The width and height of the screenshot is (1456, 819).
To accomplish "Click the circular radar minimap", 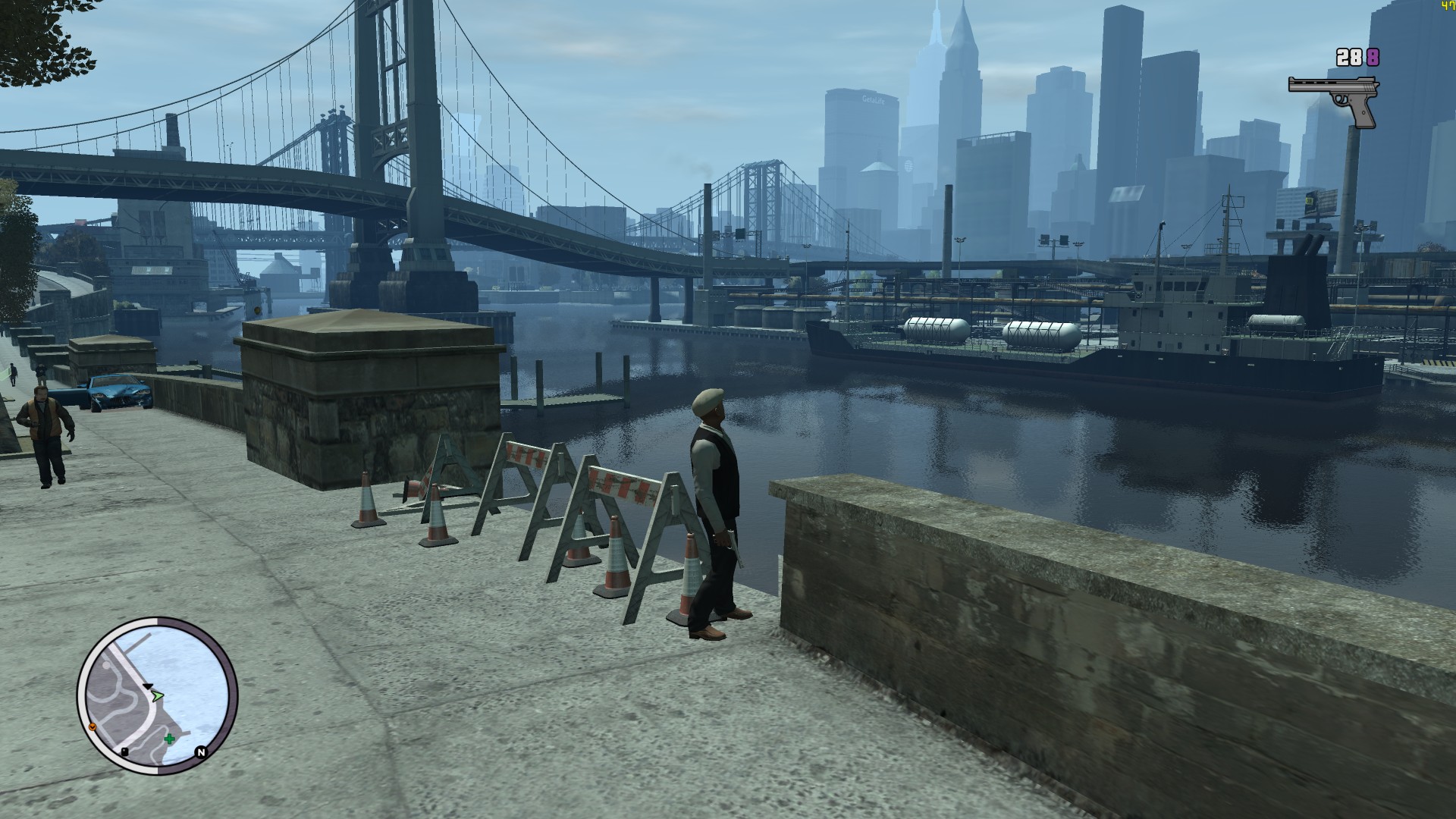I will [x=157, y=695].
